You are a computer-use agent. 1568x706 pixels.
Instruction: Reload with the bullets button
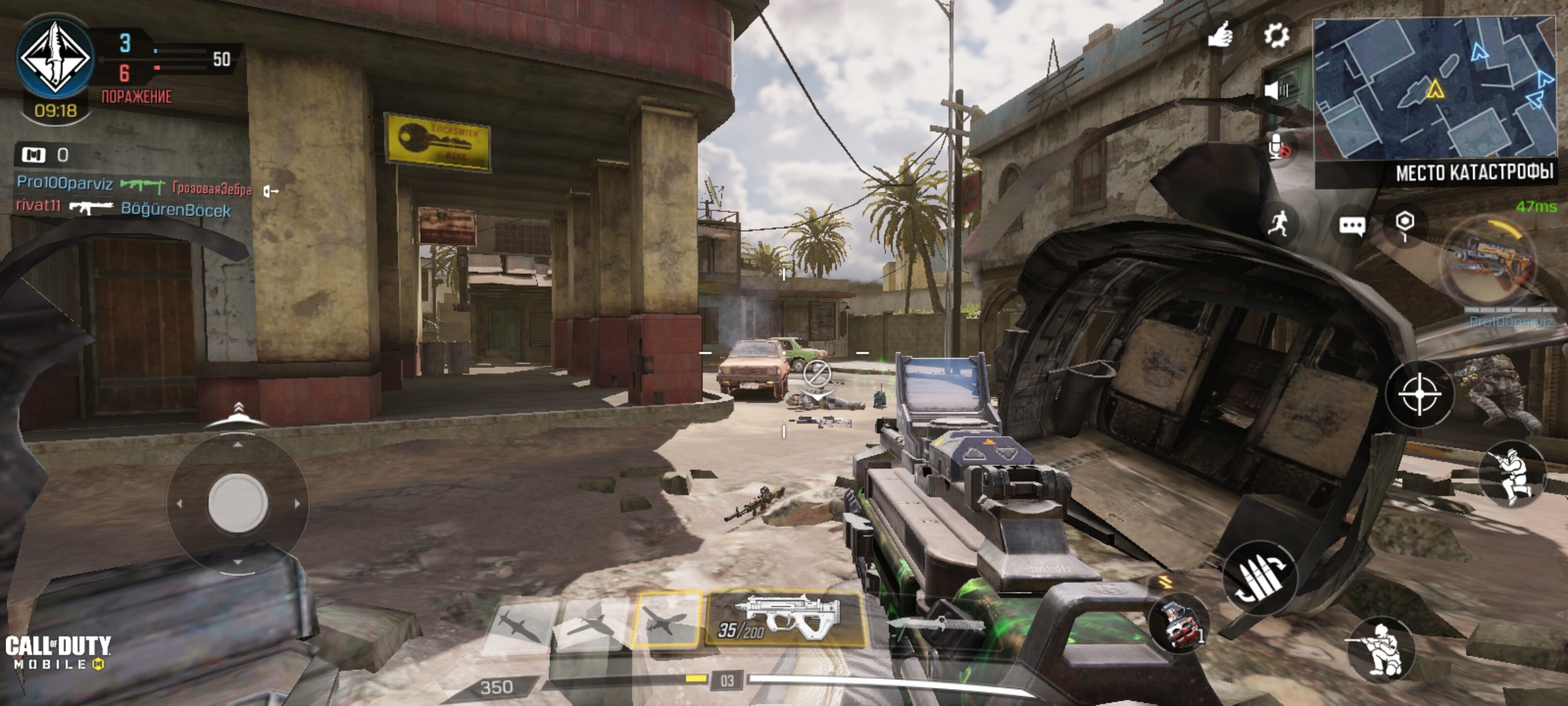point(1260,577)
